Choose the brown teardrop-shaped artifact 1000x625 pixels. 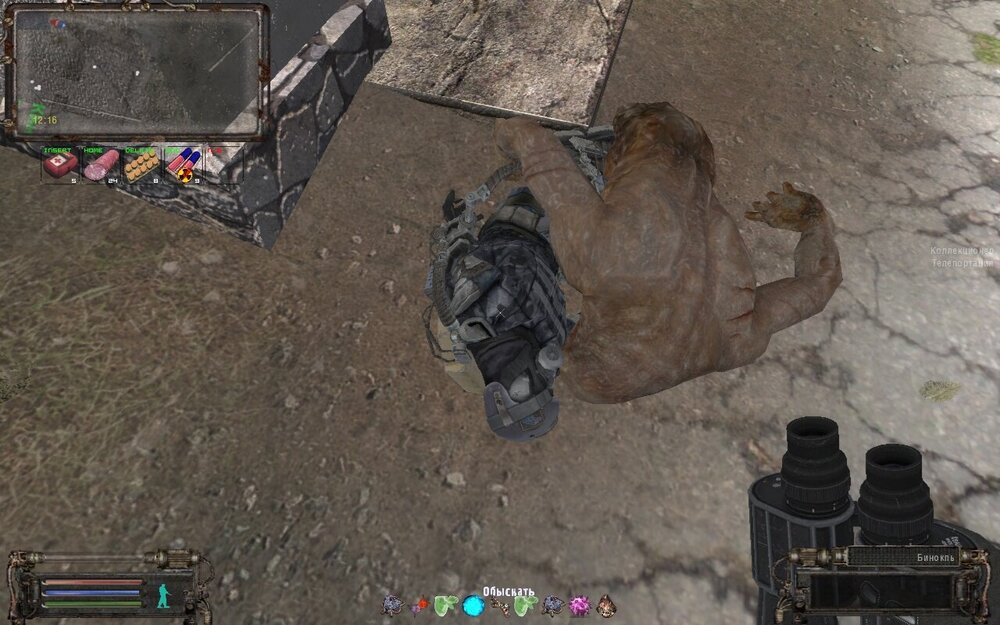click(605, 605)
